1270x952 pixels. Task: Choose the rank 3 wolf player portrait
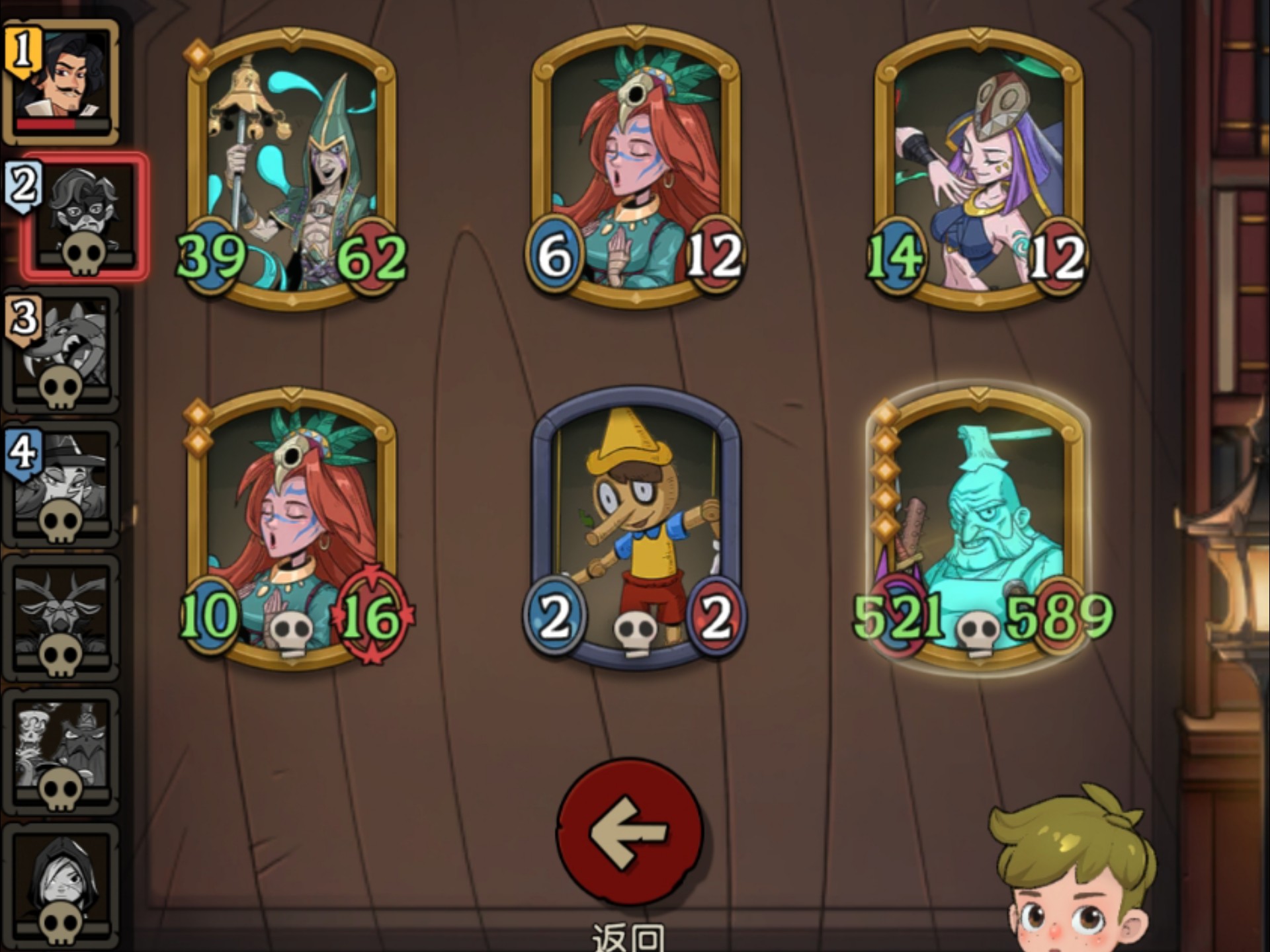62,350
